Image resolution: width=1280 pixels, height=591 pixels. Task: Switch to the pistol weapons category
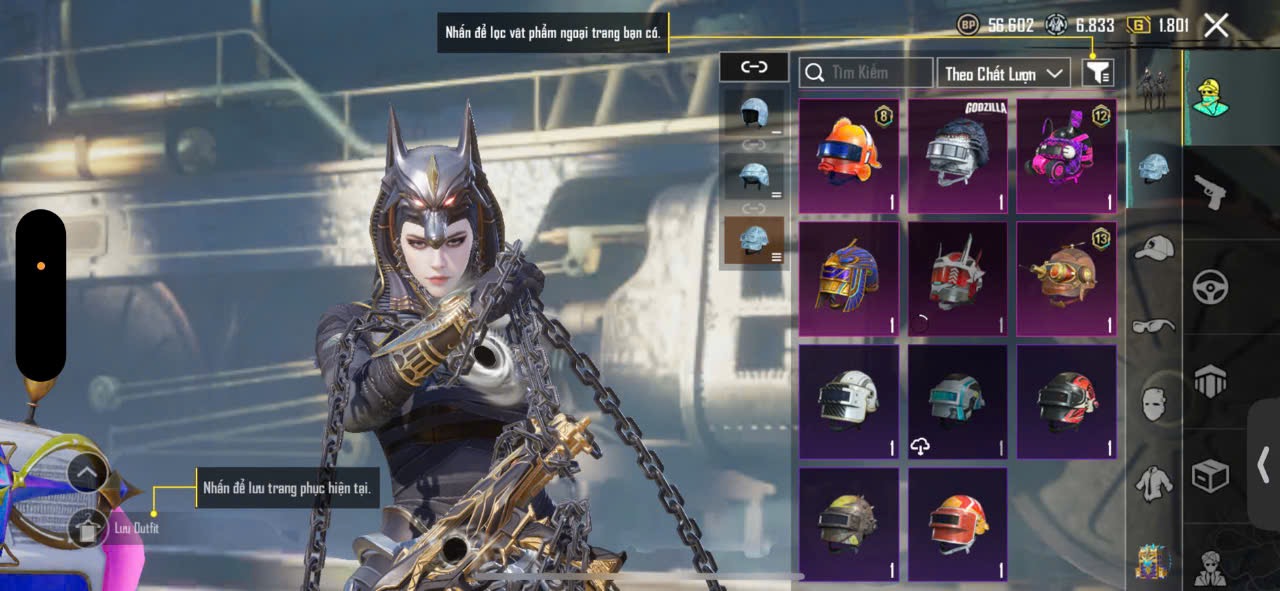(1210, 190)
